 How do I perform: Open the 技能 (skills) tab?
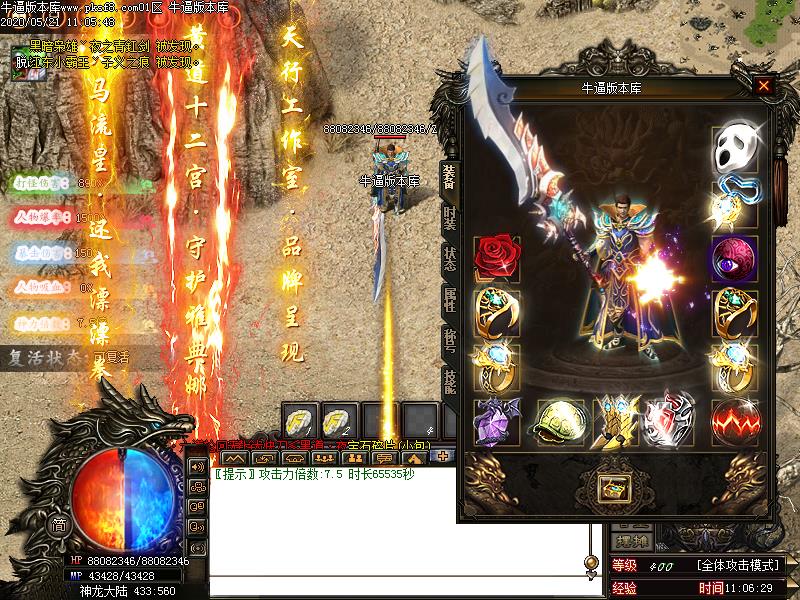(x=449, y=383)
